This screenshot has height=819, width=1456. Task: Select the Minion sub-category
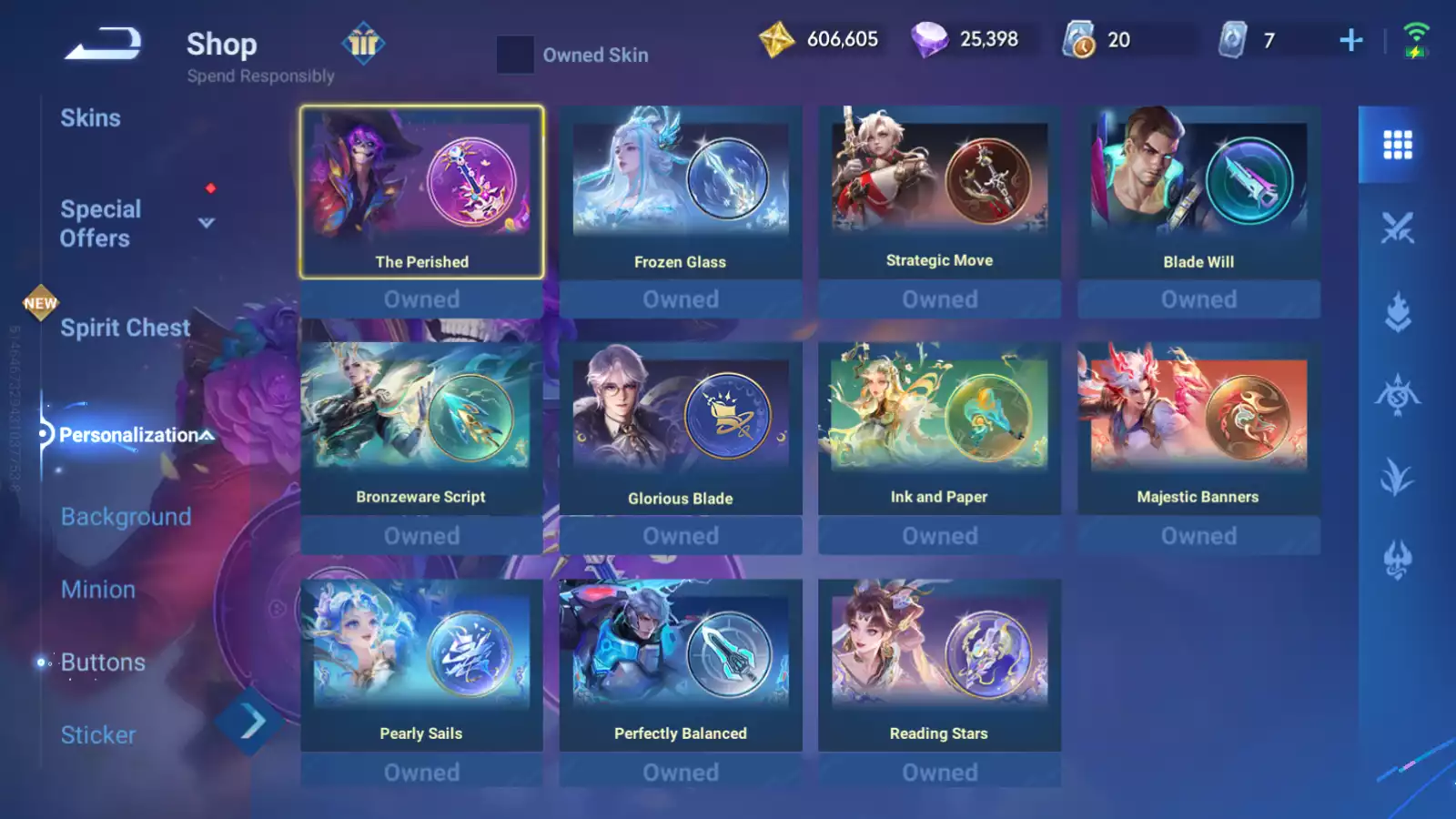pos(98,590)
